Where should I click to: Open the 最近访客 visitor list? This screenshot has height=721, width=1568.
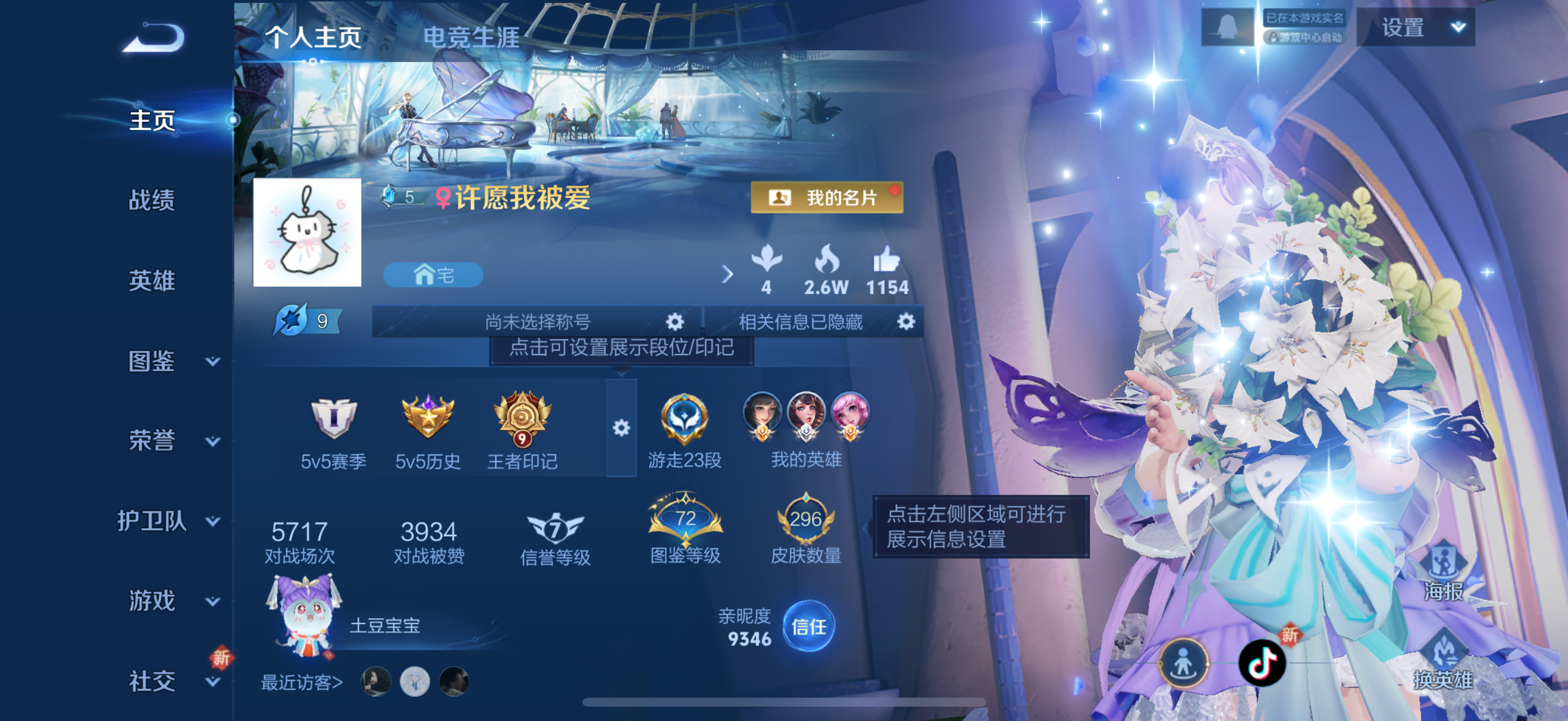pyautogui.click(x=301, y=682)
